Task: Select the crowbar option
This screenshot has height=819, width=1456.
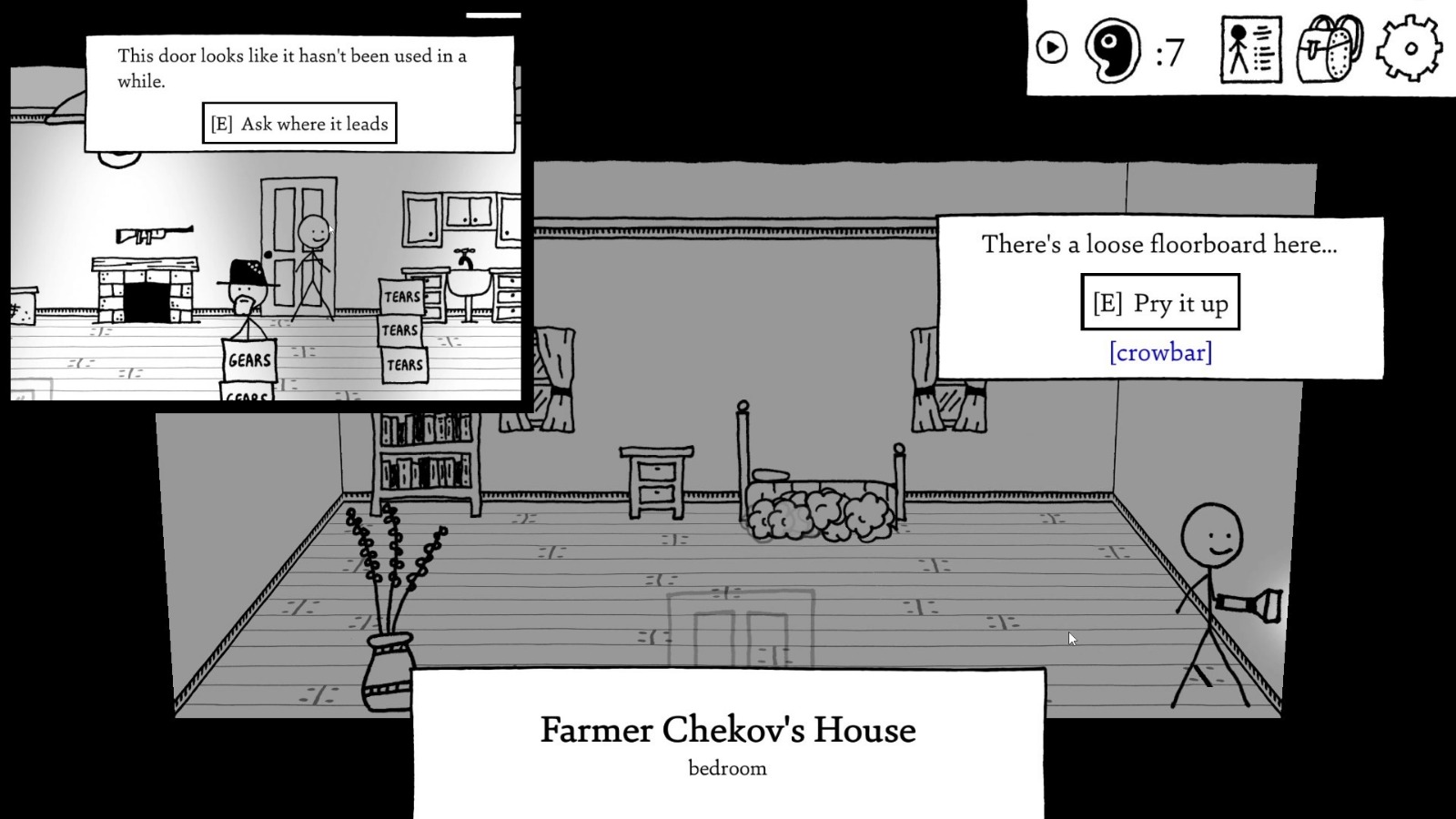Action: (x=1160, y=352)
